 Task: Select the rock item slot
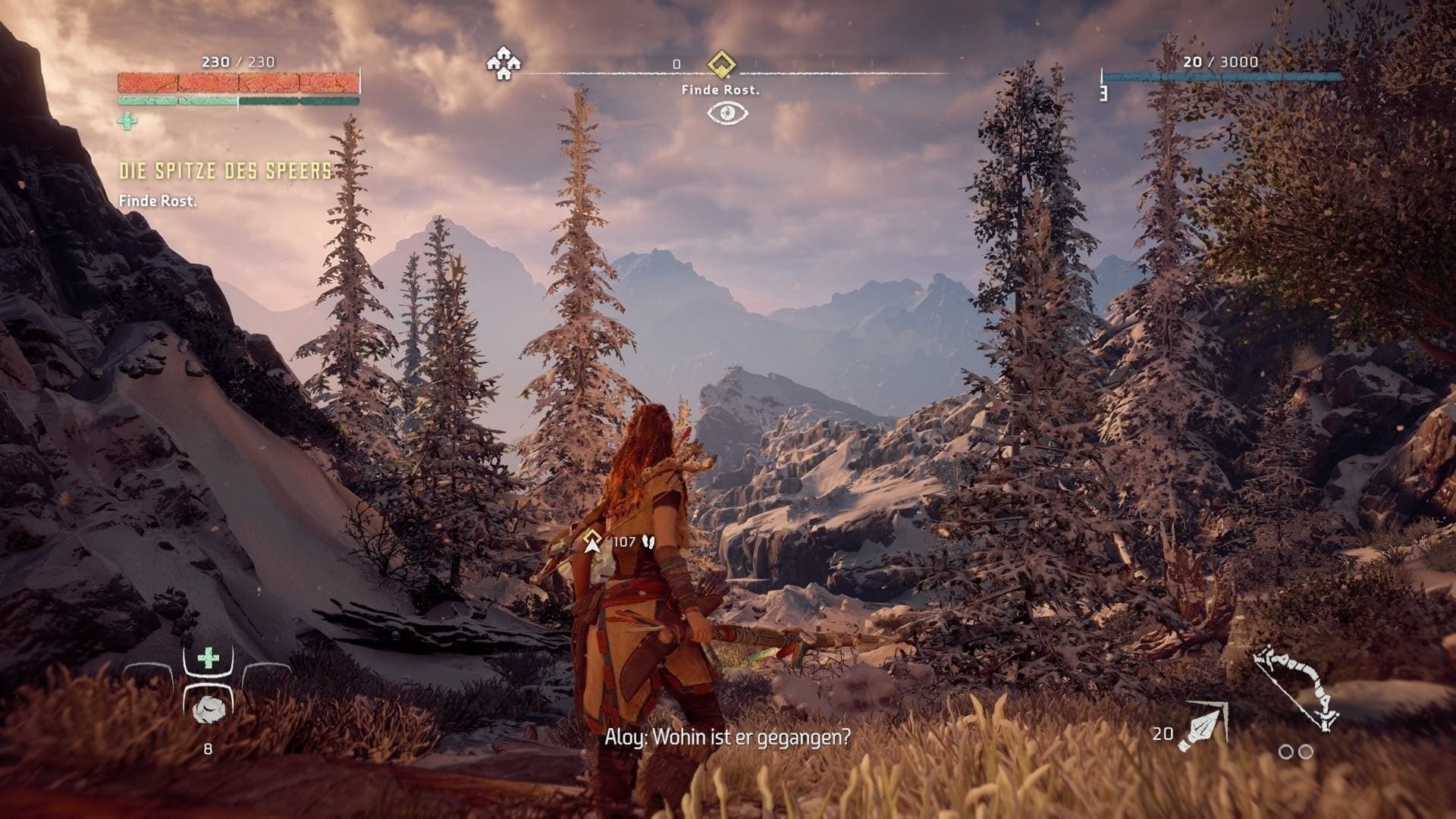pos(208,709)
